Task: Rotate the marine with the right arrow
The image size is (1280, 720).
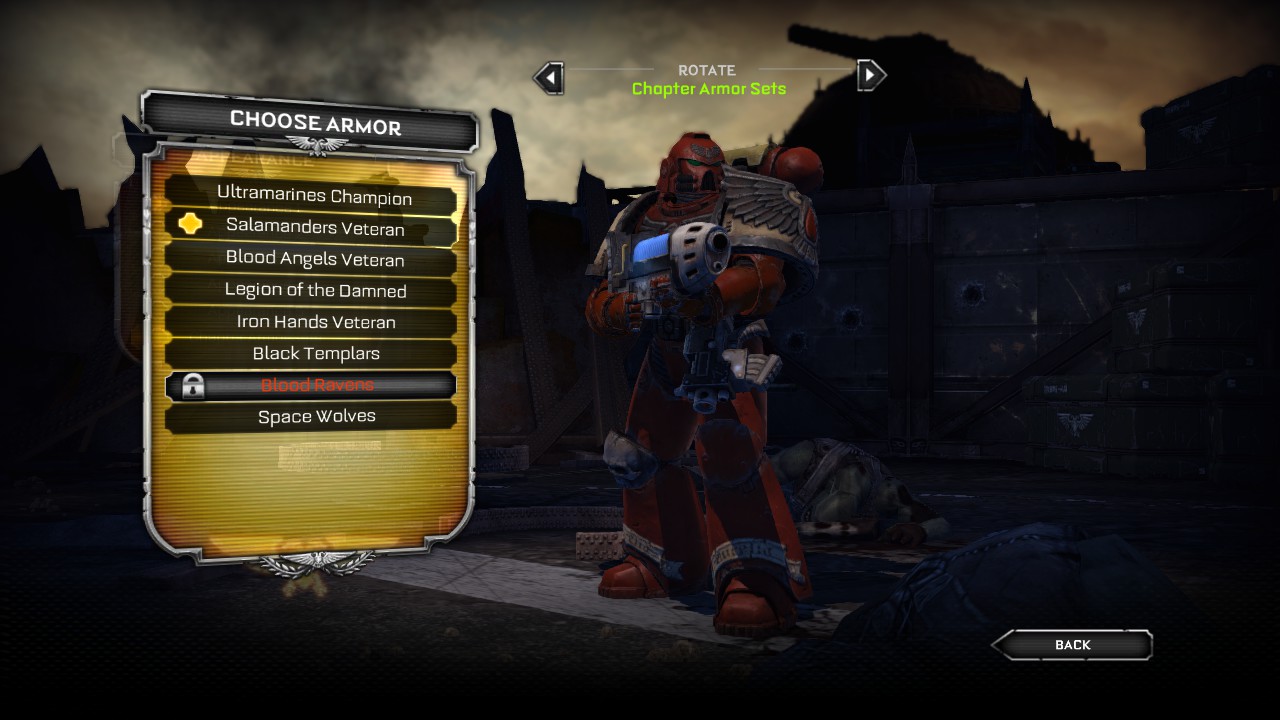Action: [x=871, y=75]
